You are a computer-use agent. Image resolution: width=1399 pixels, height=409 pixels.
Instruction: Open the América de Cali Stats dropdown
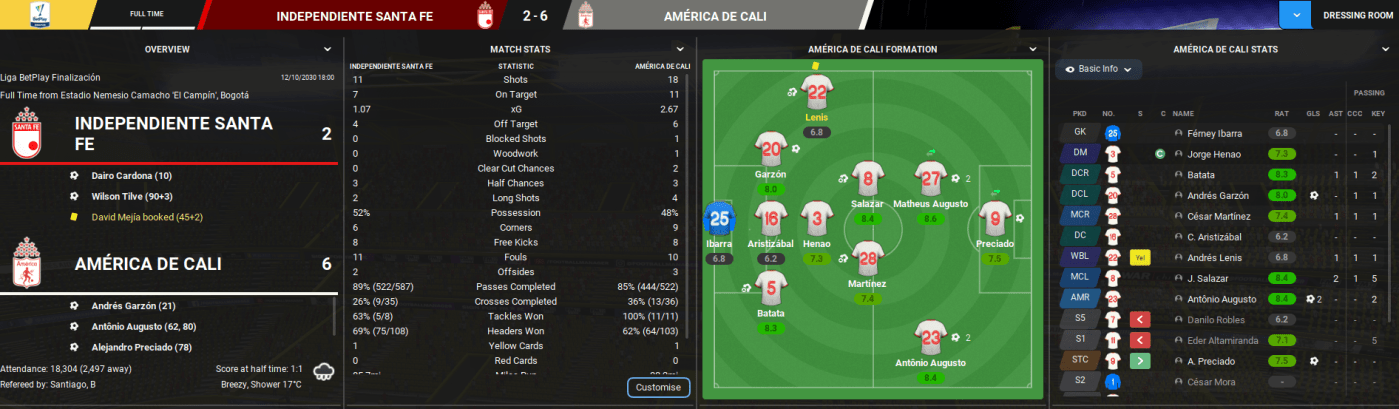click(1382, 49)
